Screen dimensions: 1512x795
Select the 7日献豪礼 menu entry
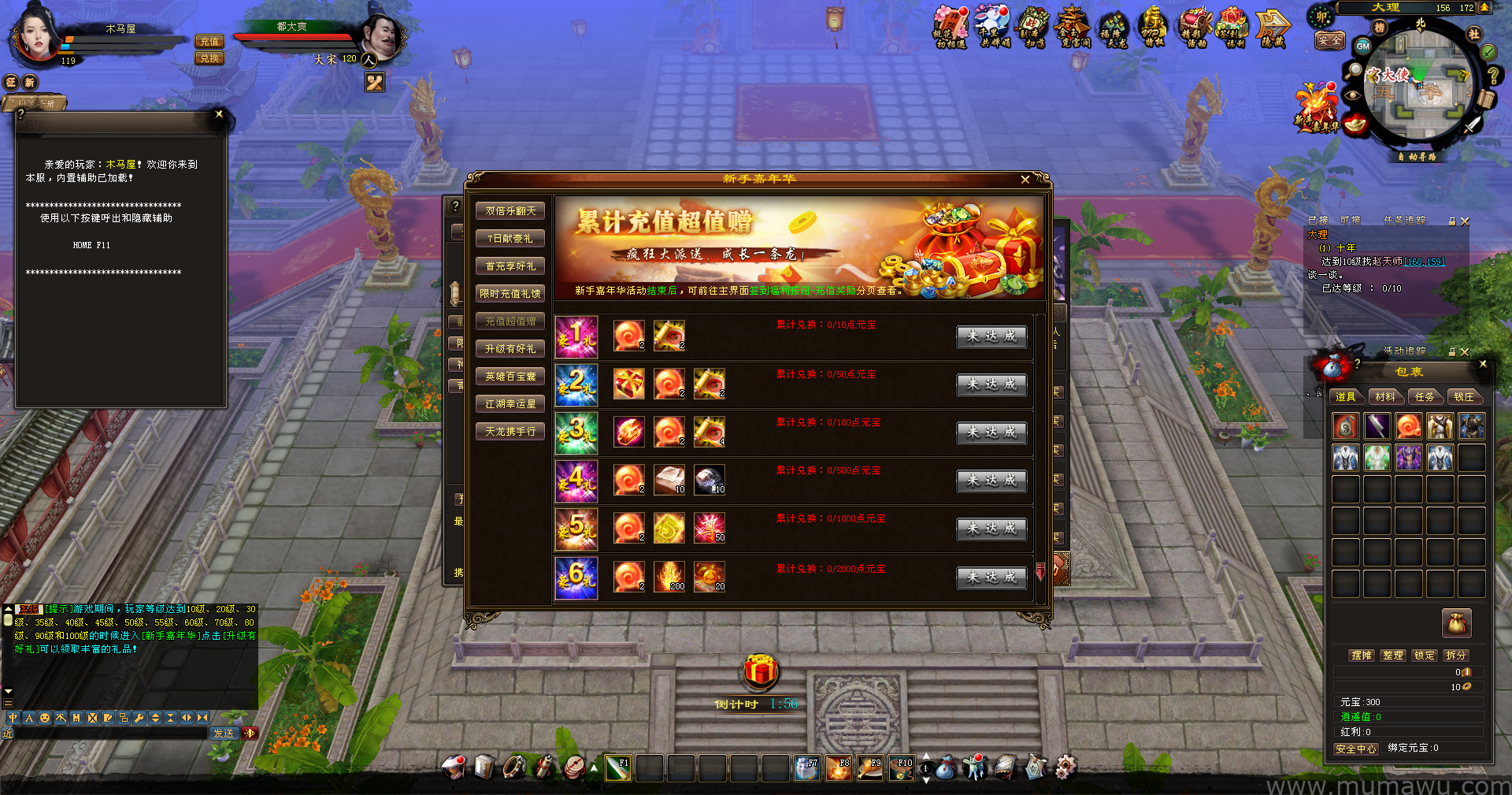click(510, 239)
